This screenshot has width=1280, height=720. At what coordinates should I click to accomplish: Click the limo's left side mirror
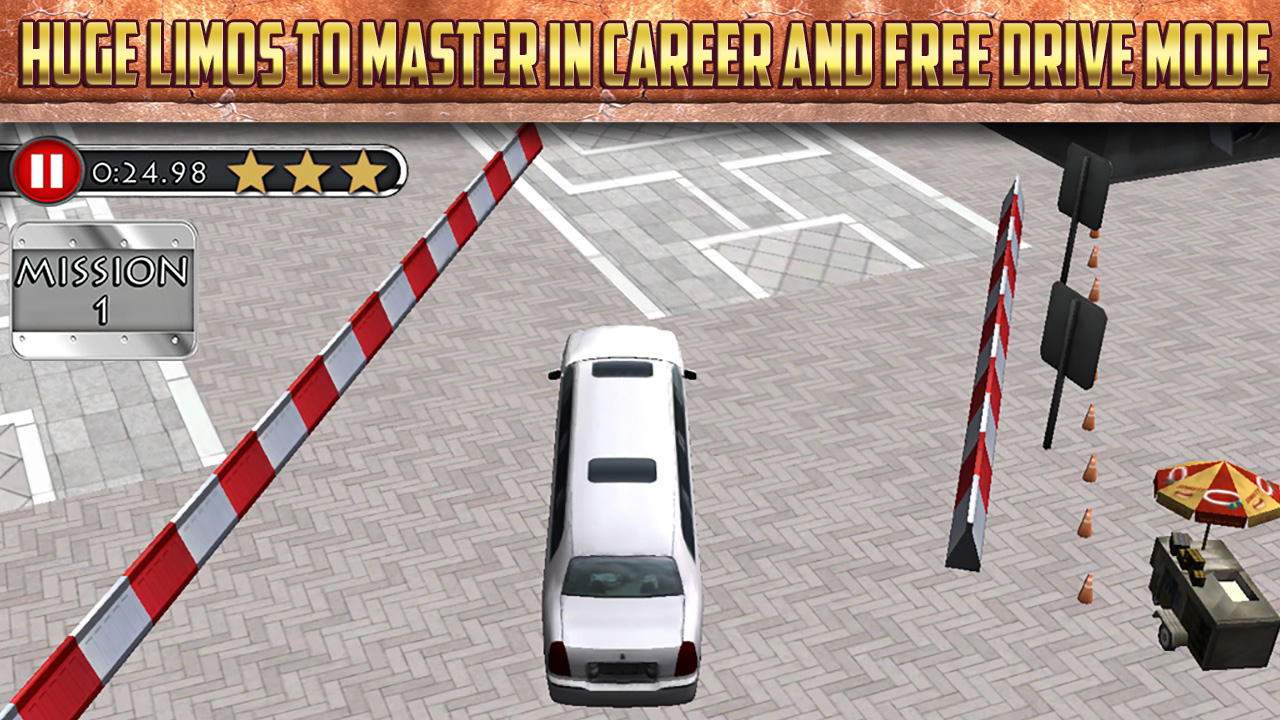coord(552,373)
